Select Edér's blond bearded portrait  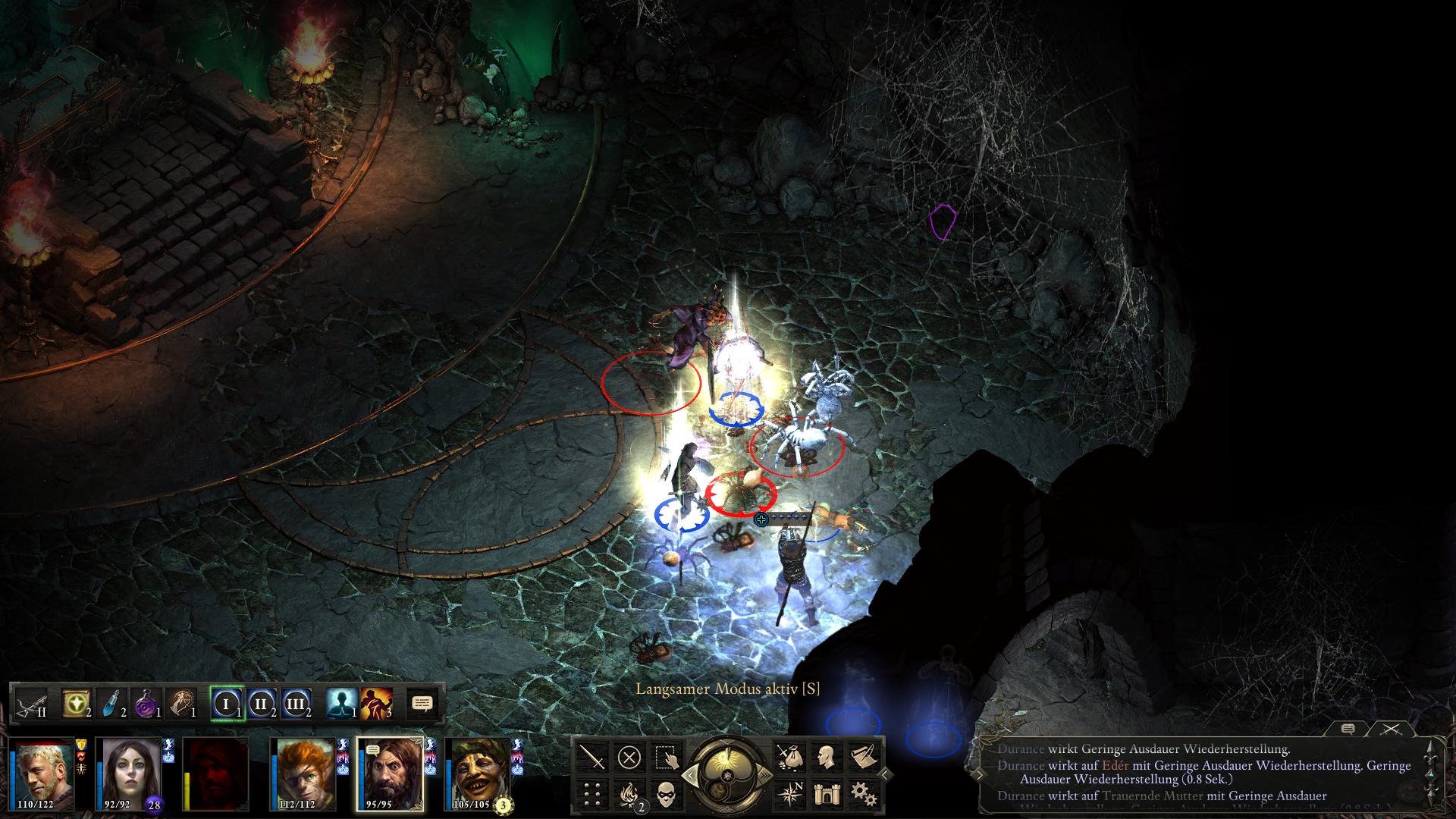pos(42,773)
